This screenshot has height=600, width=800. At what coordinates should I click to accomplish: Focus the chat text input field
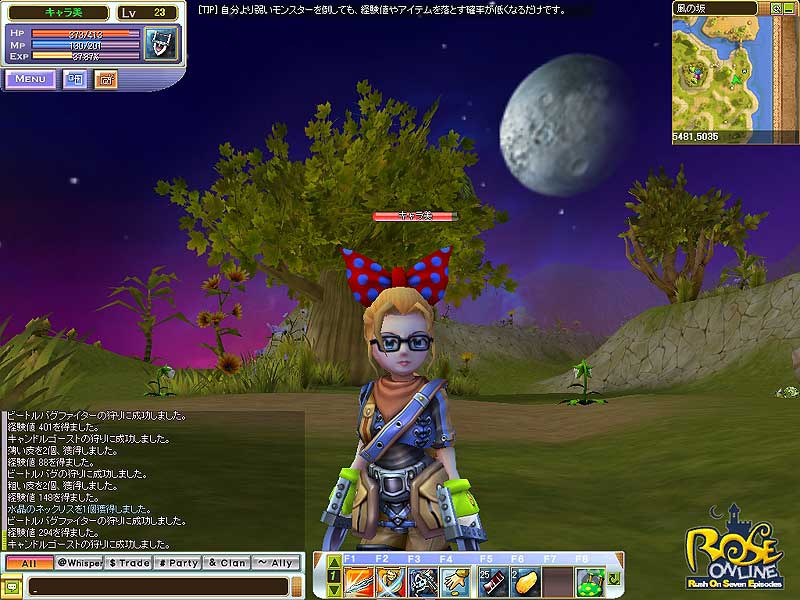150,585
